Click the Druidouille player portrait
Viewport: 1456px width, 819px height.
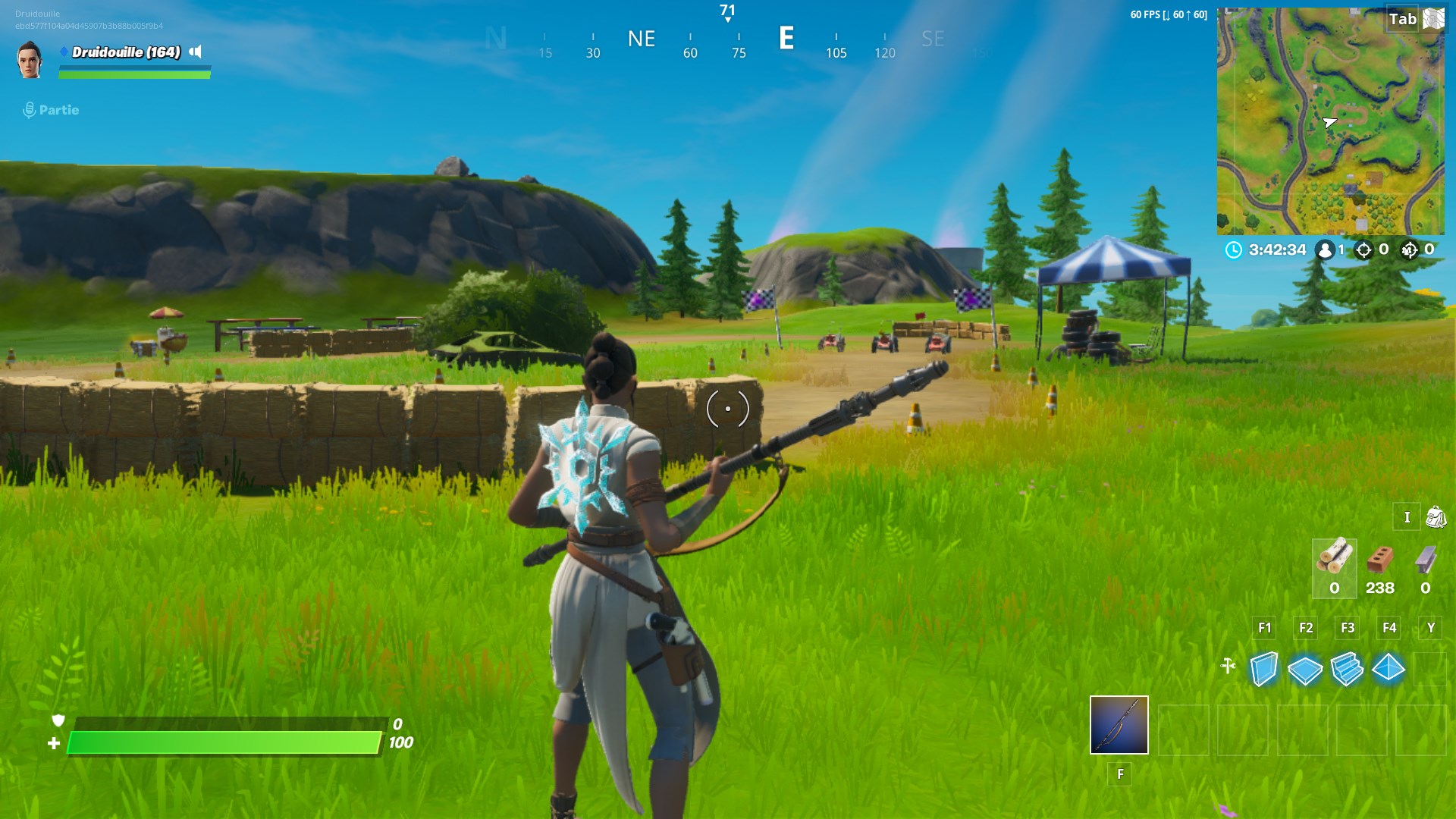click(x=30, y=60)
